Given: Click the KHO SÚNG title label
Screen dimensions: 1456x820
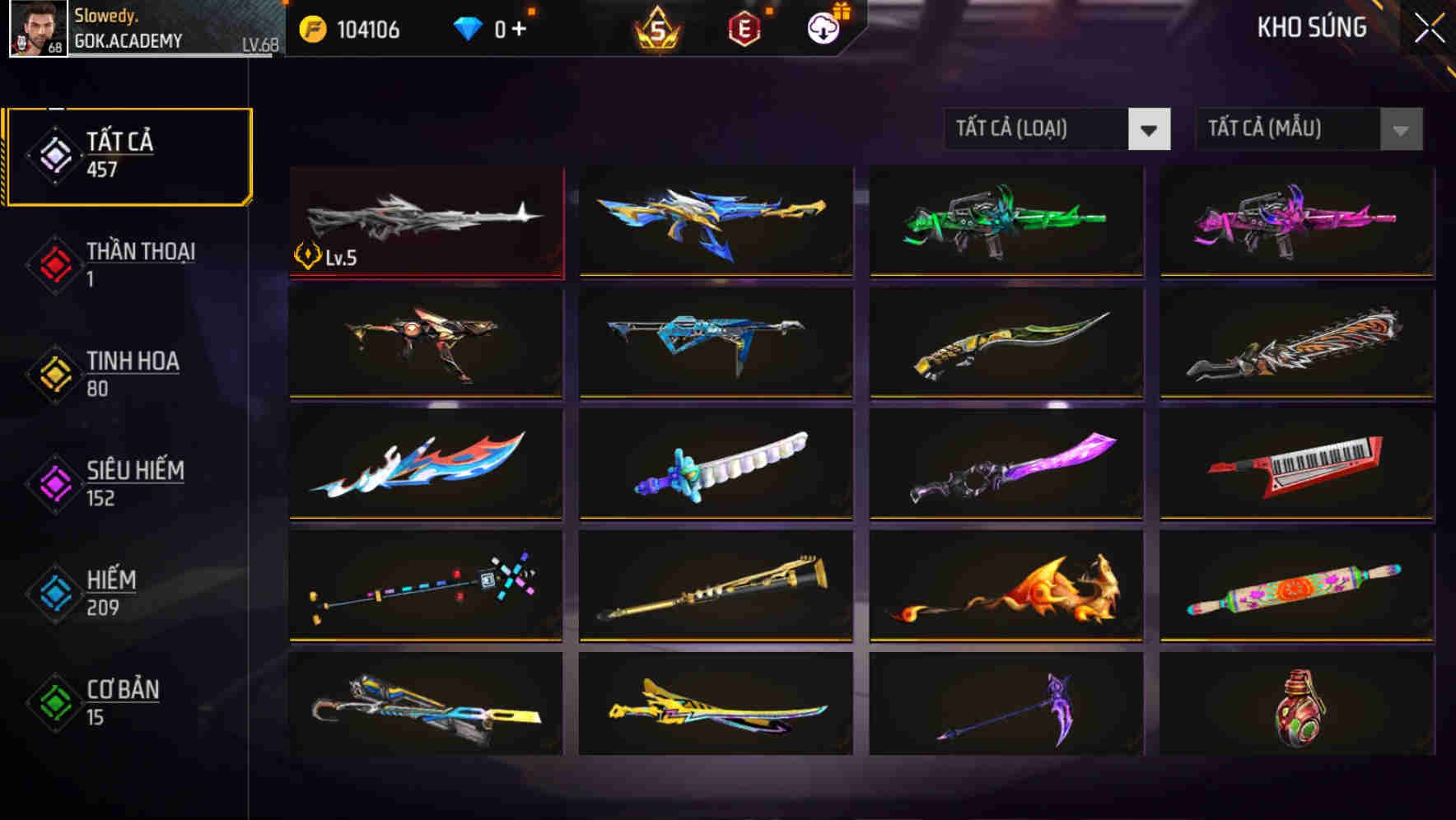Looking at the screenshot, I should (1313, 27).
